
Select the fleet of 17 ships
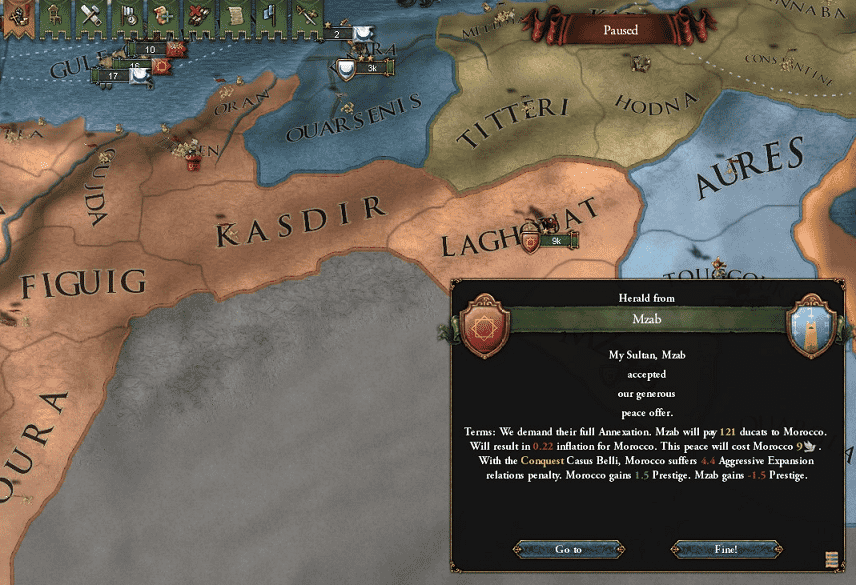click(x=114, y=75)
